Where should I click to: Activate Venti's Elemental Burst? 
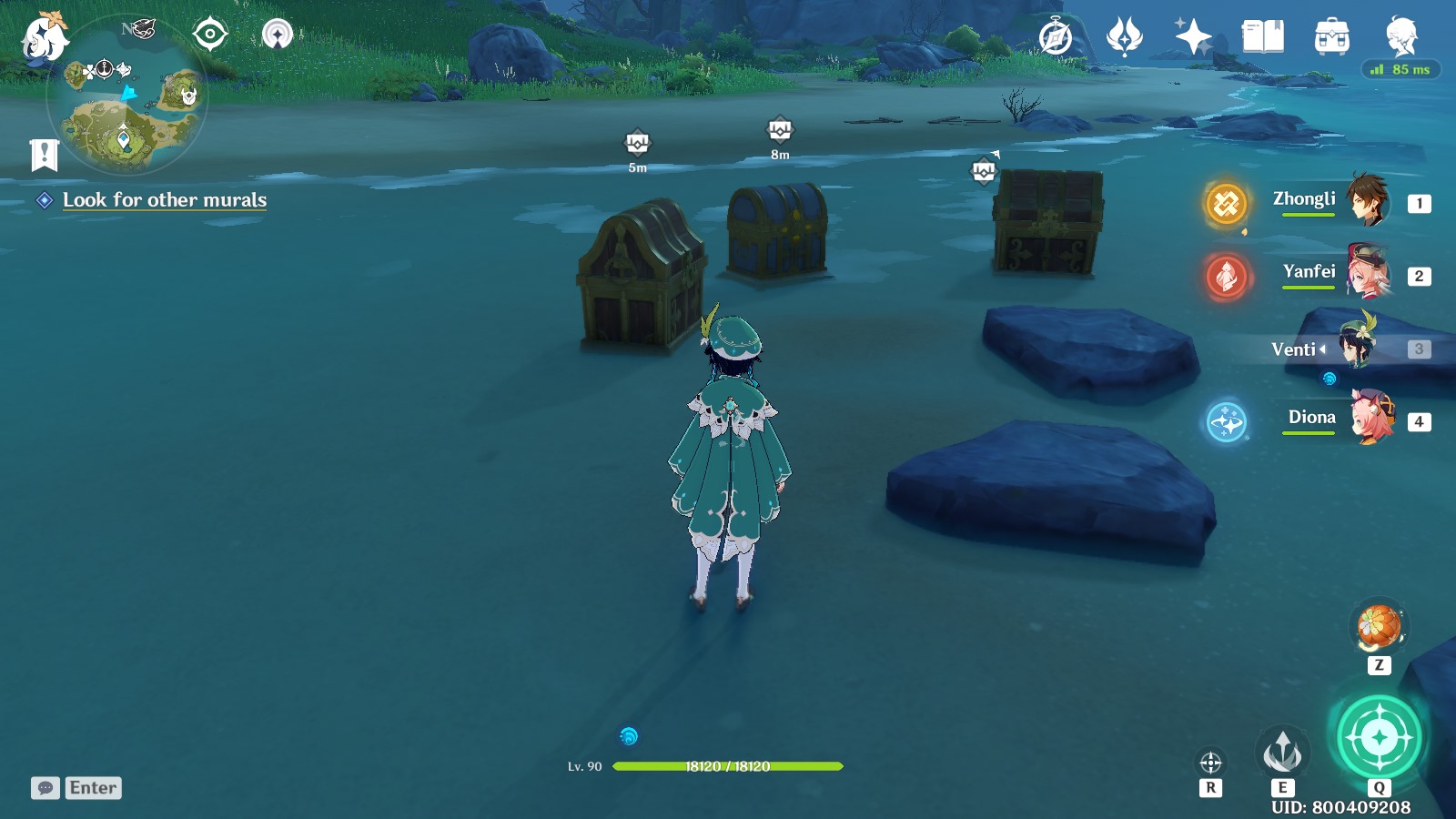pos(1379,737)
